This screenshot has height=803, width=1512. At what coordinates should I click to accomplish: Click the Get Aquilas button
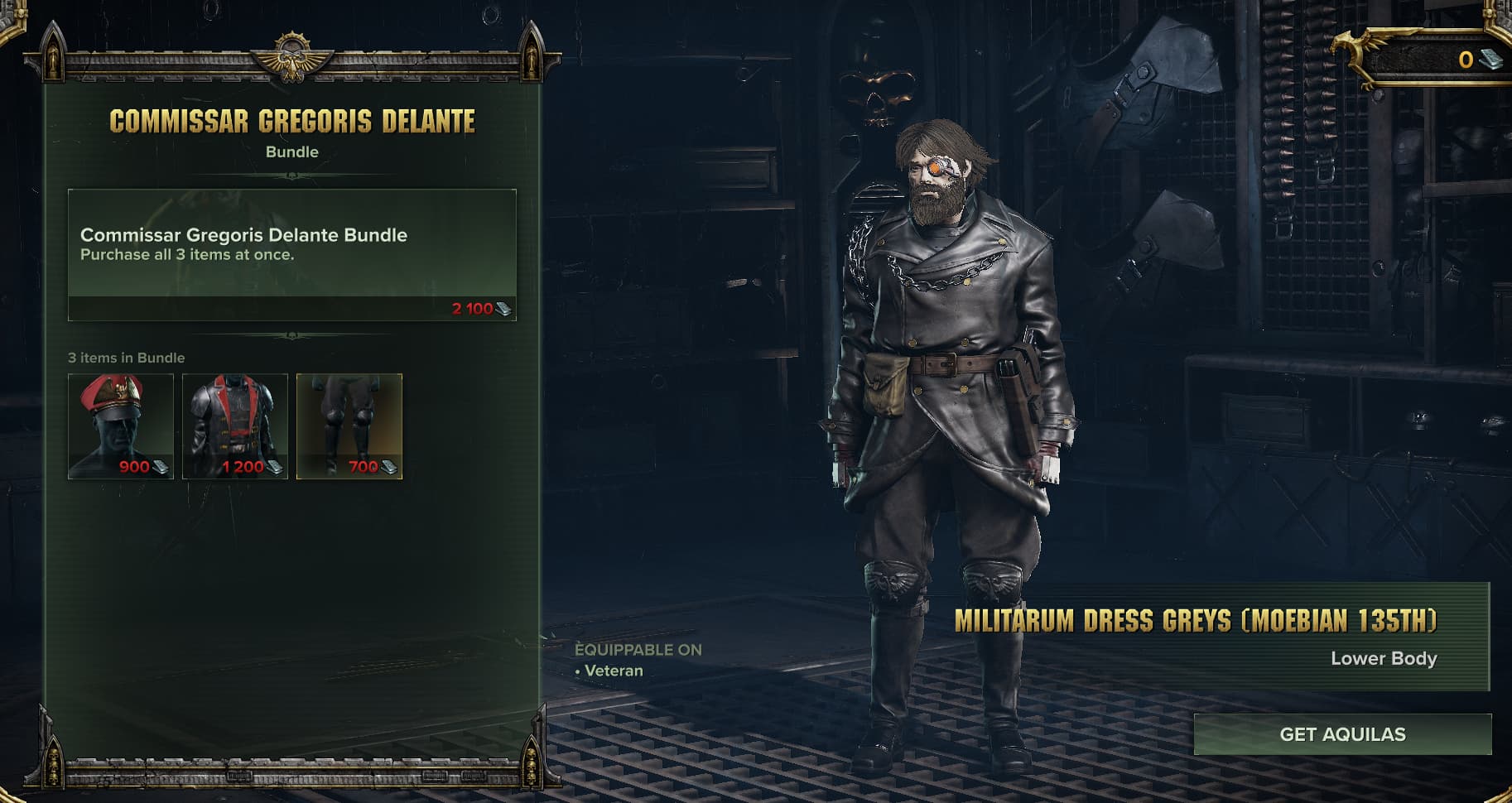pyautogui.click(x=1342, y=734)
